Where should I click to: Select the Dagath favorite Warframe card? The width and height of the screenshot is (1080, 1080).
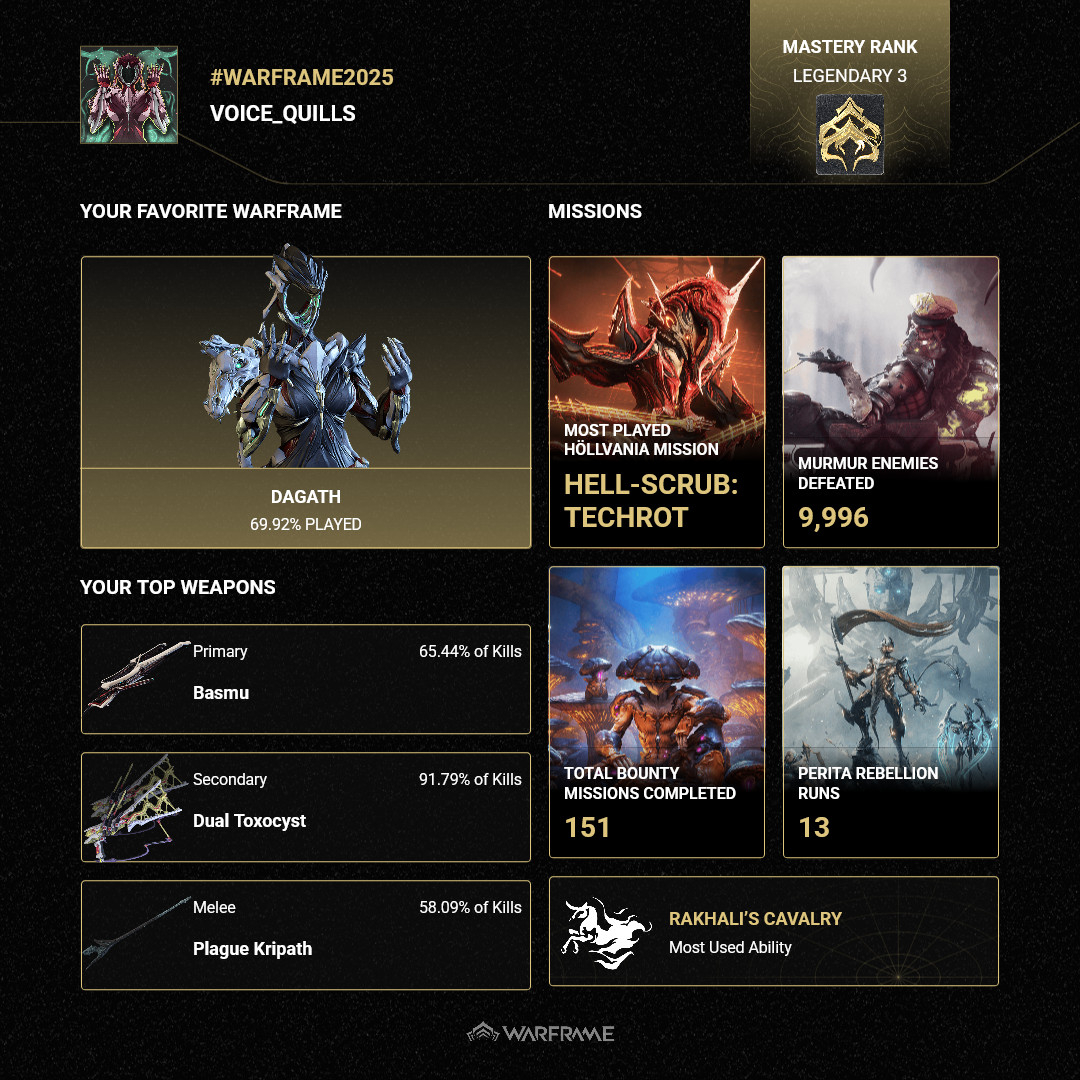pos(305,402)
